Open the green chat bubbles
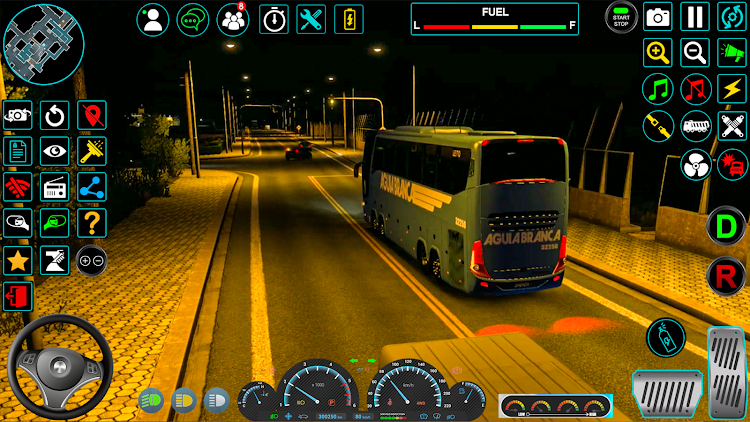 (x=193, y=19)
